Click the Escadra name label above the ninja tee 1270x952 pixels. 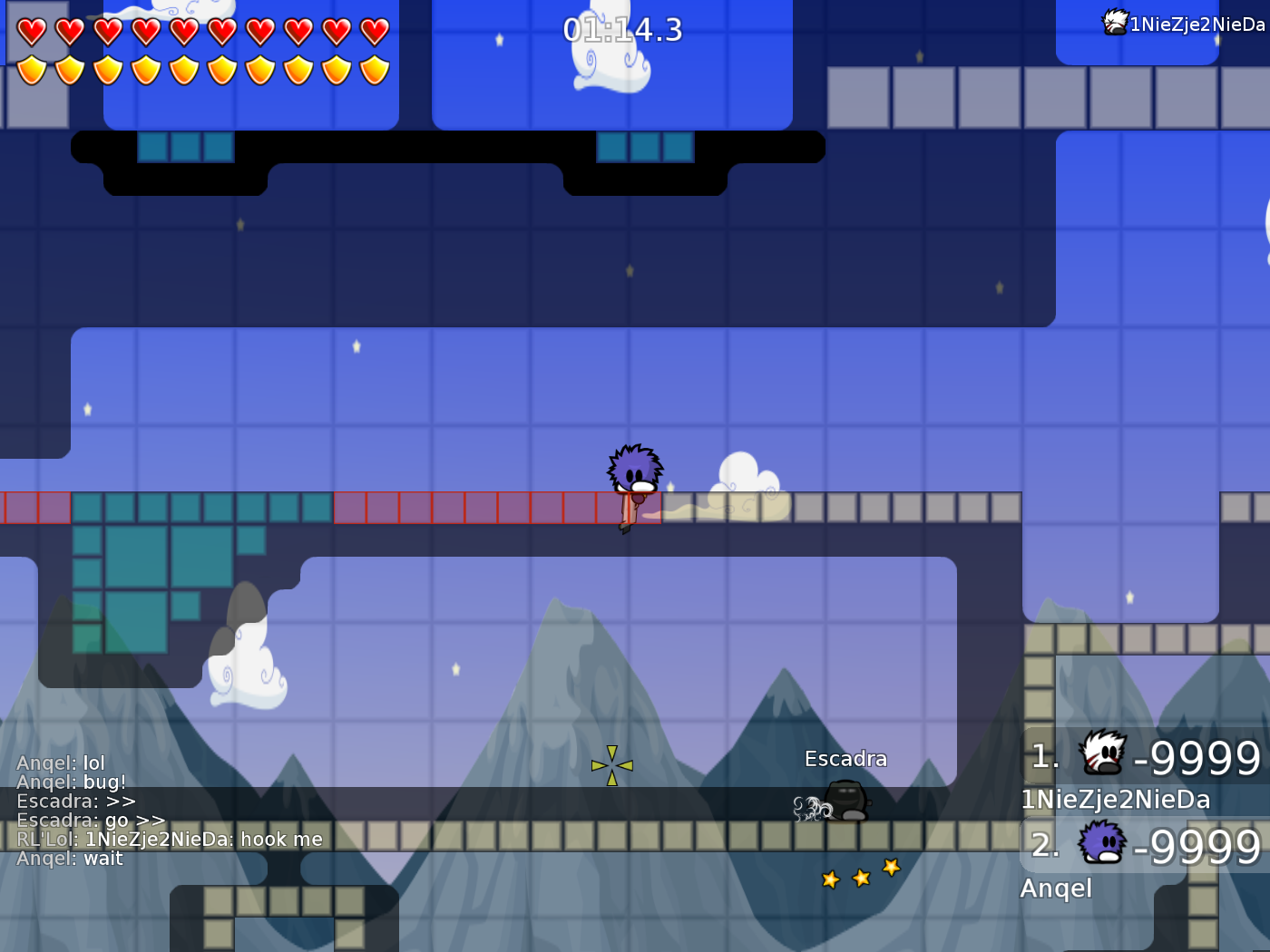[x=845, y=758]
